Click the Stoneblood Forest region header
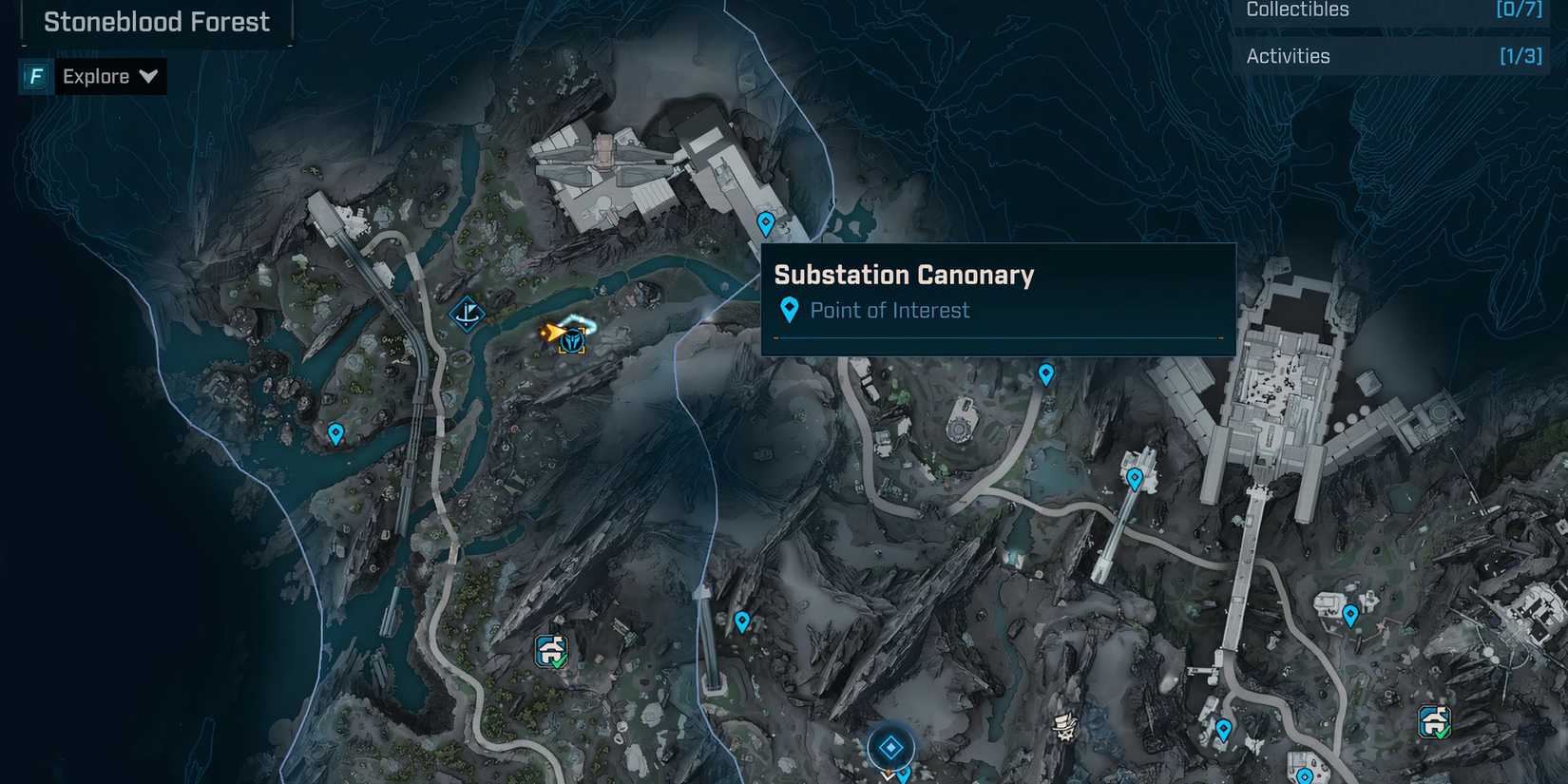Viewport: 1568px width, 784px height. point(155,21)
